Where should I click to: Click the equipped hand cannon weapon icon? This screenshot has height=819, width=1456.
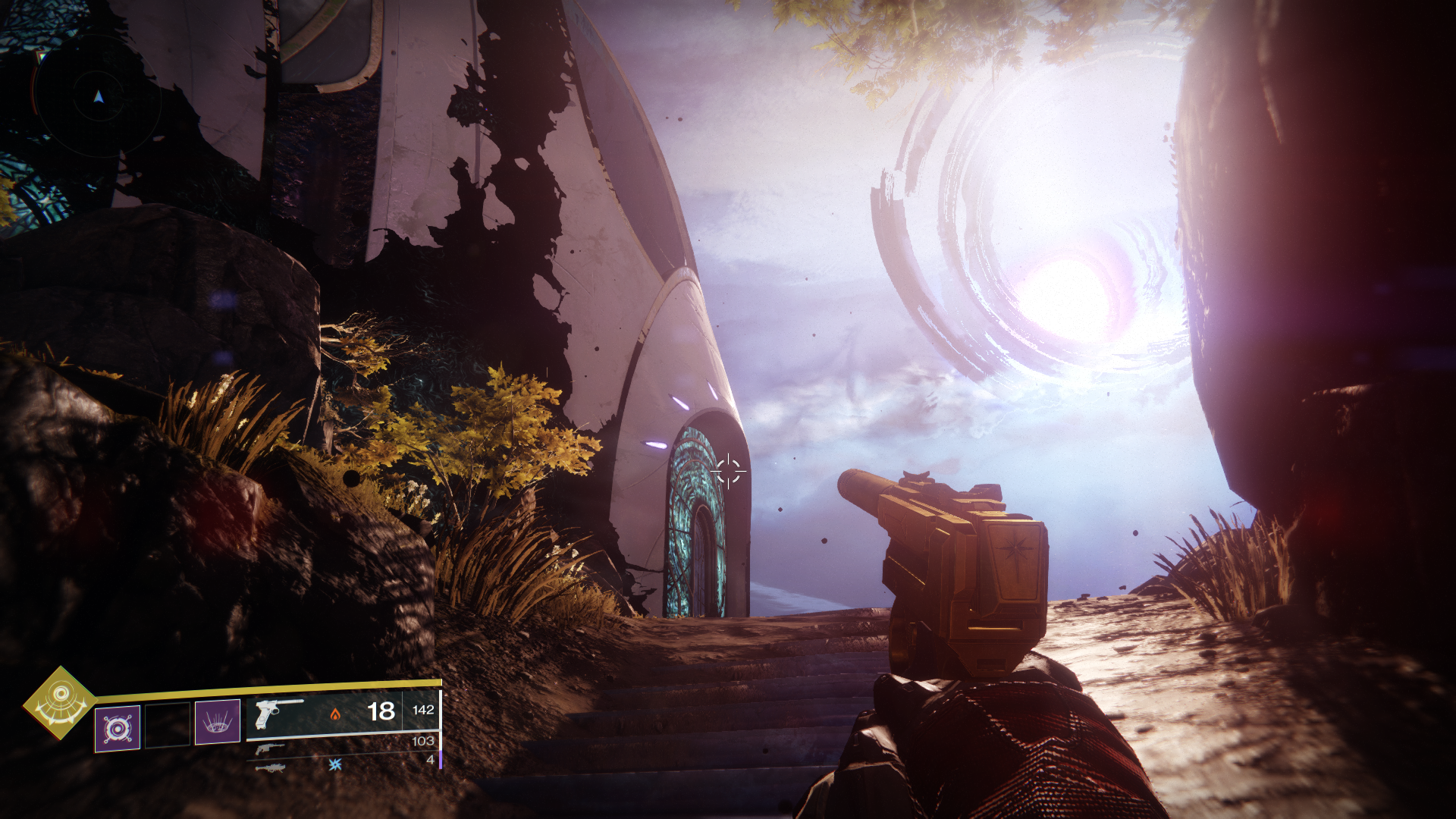point(277,715)
